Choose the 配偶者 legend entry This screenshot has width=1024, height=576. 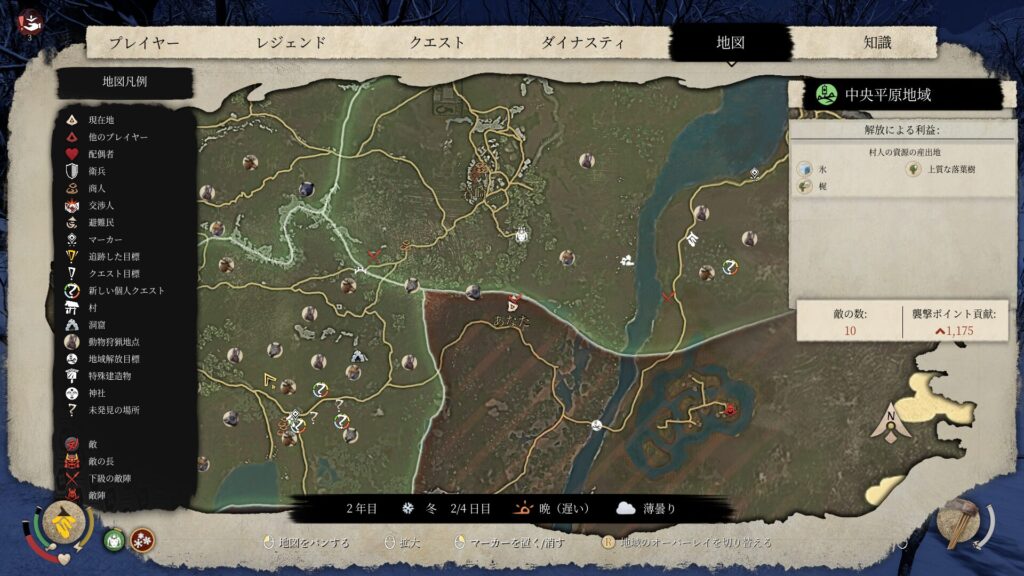(x=104, y=154)
